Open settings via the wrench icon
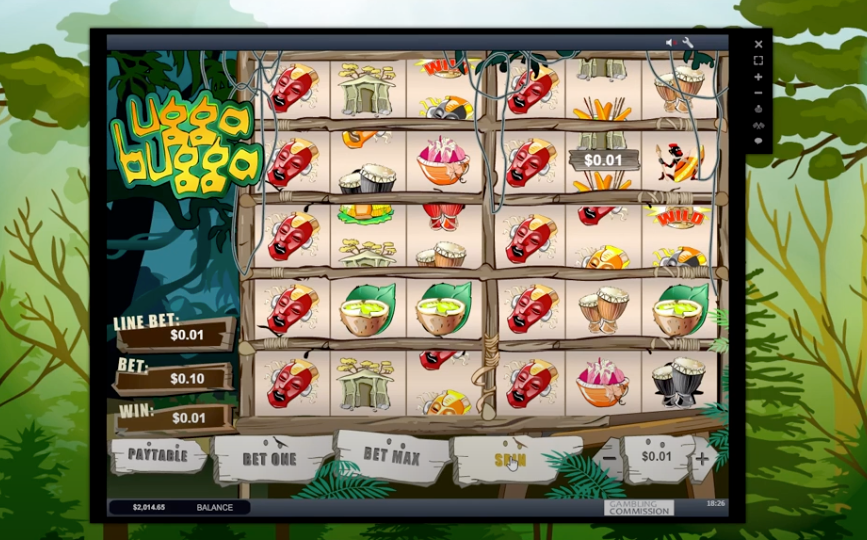The height and width of the screenshot is (540, 867). click(x=688, y=42)
